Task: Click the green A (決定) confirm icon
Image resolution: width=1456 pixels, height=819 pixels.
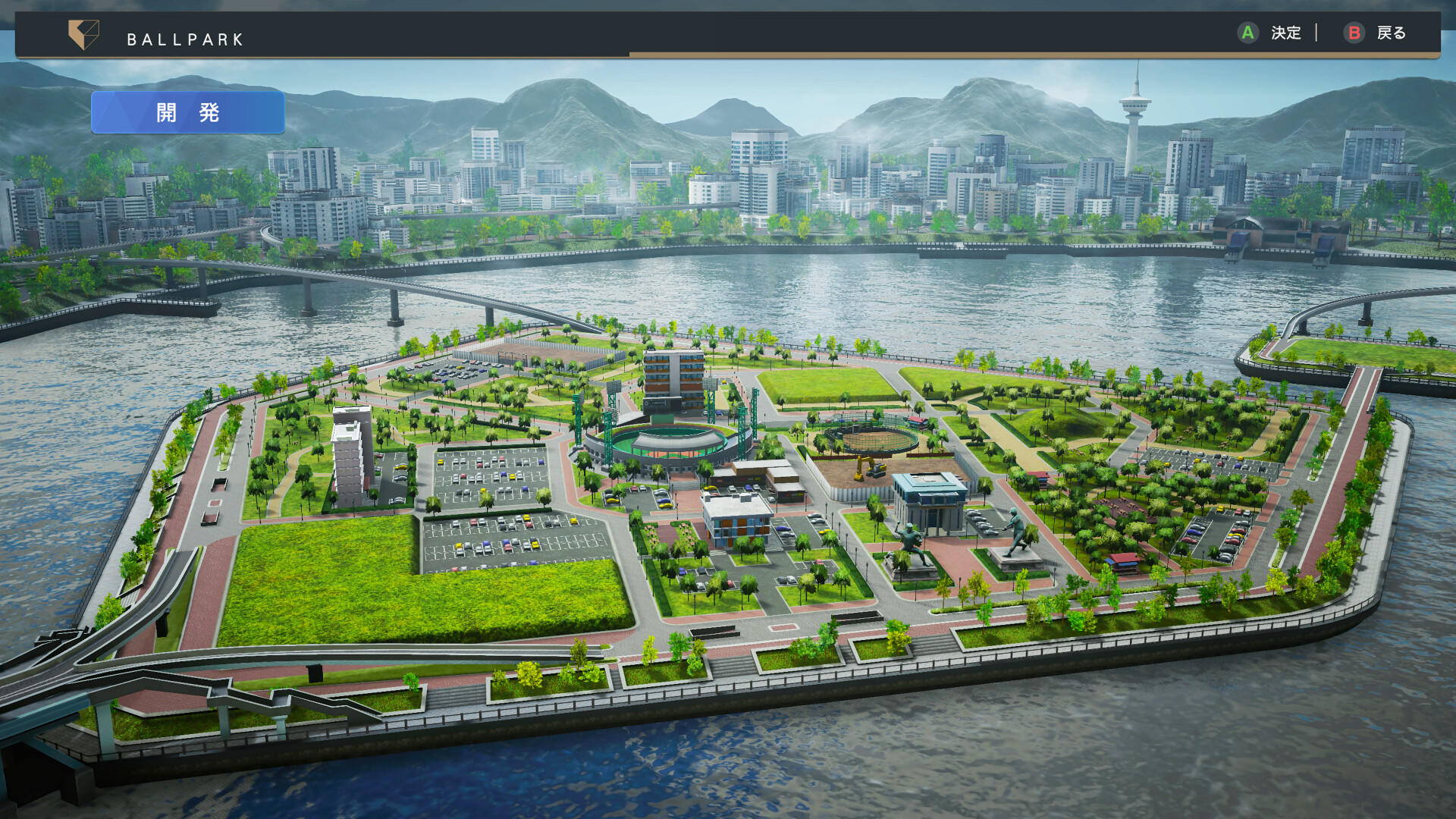Action: [1248, 33]
